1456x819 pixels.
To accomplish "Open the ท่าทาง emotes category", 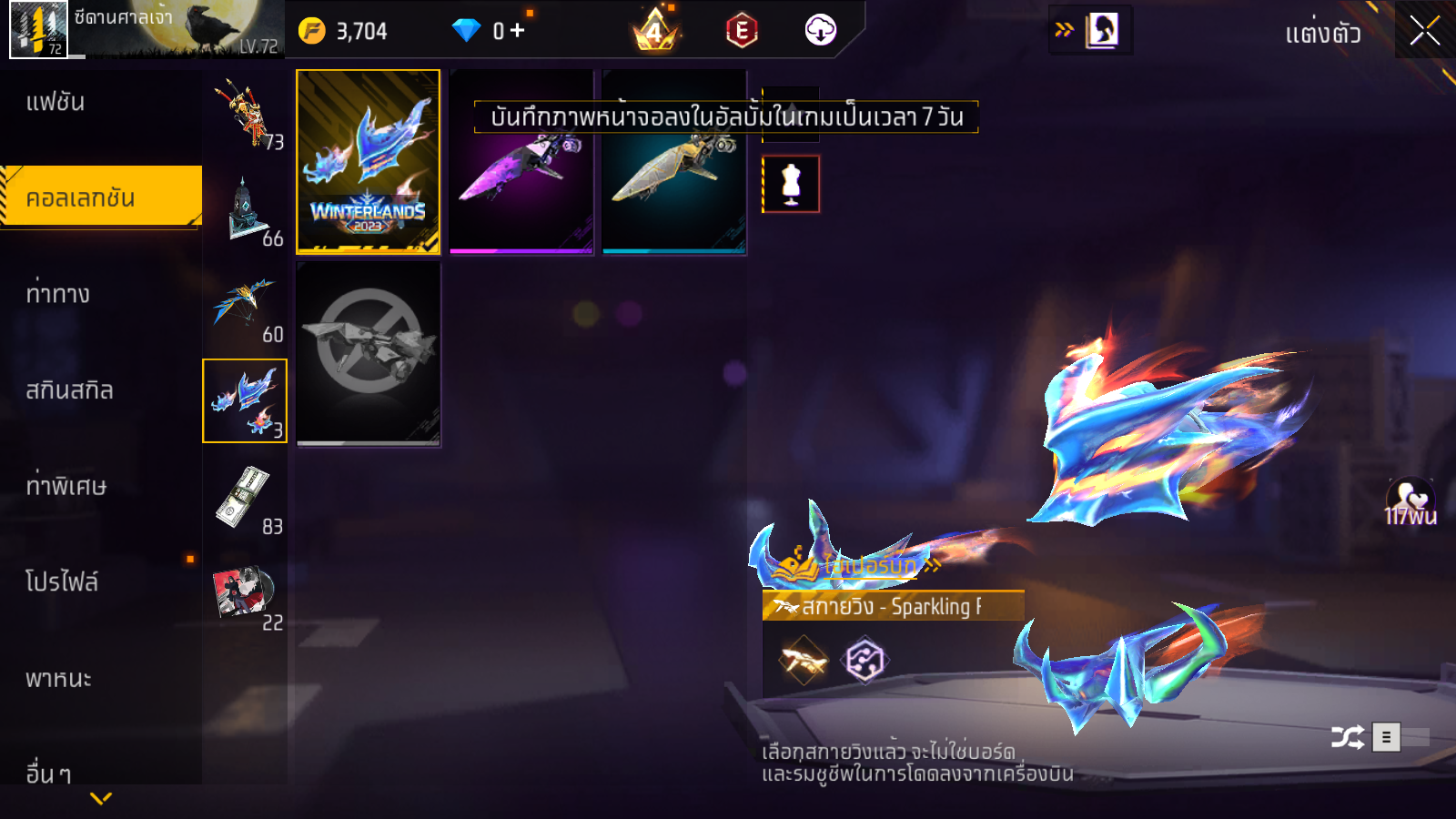I will point(58,294).
